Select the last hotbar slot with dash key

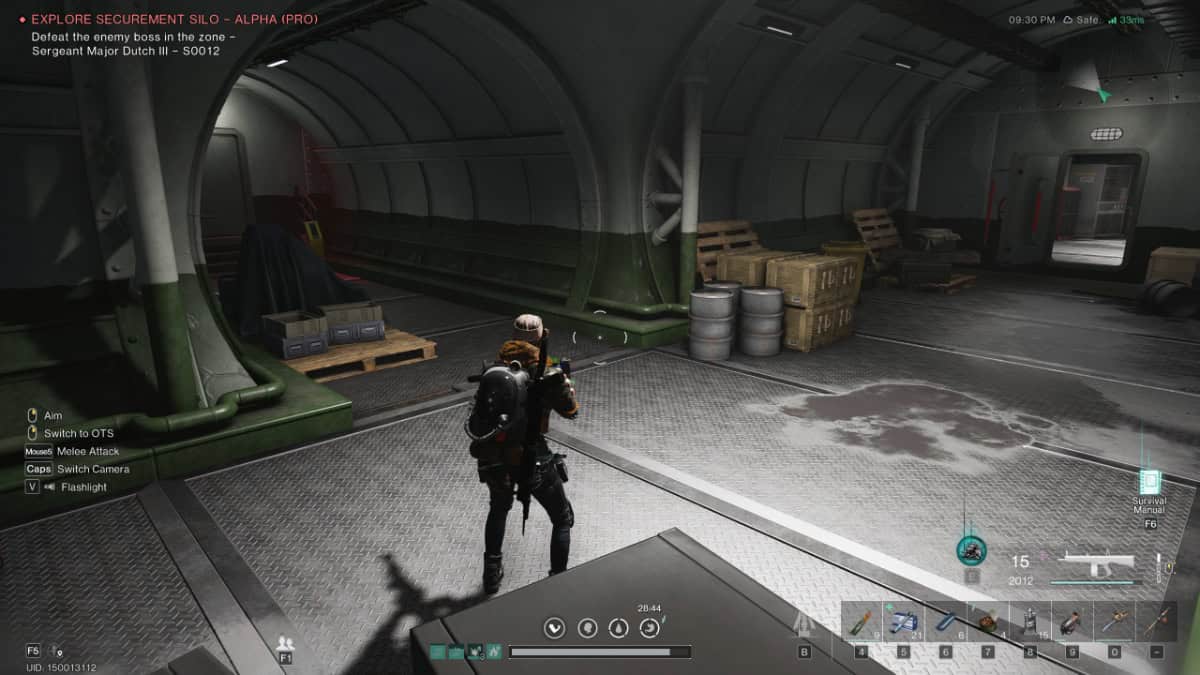1156,621
